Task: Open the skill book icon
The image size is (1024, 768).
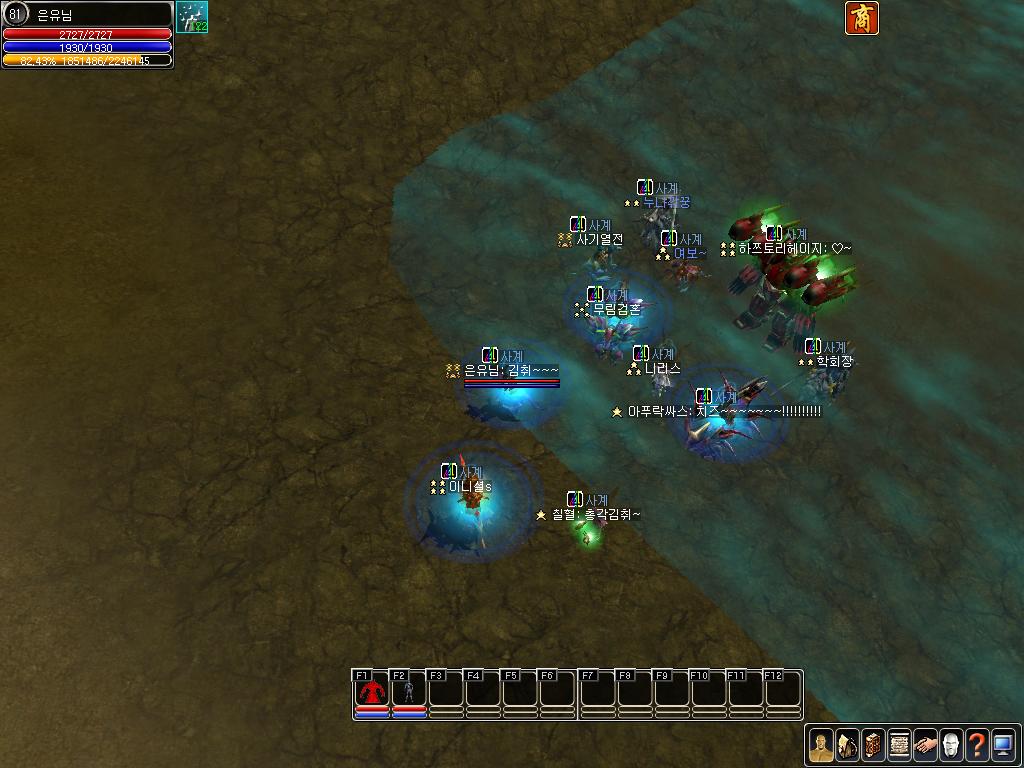Action: [873, 745]
